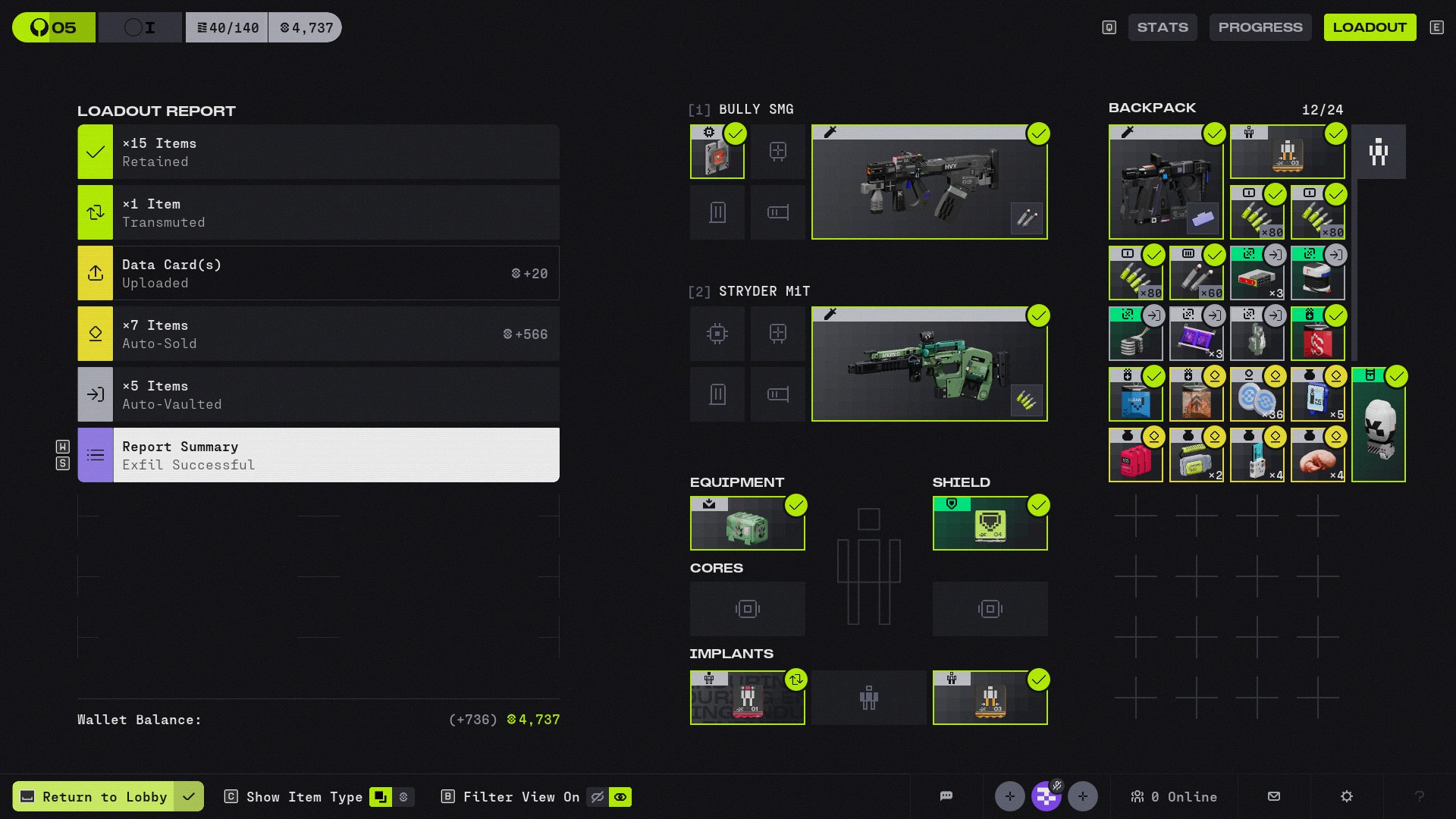
Task: Select the Report Summary row
Action: tap(318, 455)
